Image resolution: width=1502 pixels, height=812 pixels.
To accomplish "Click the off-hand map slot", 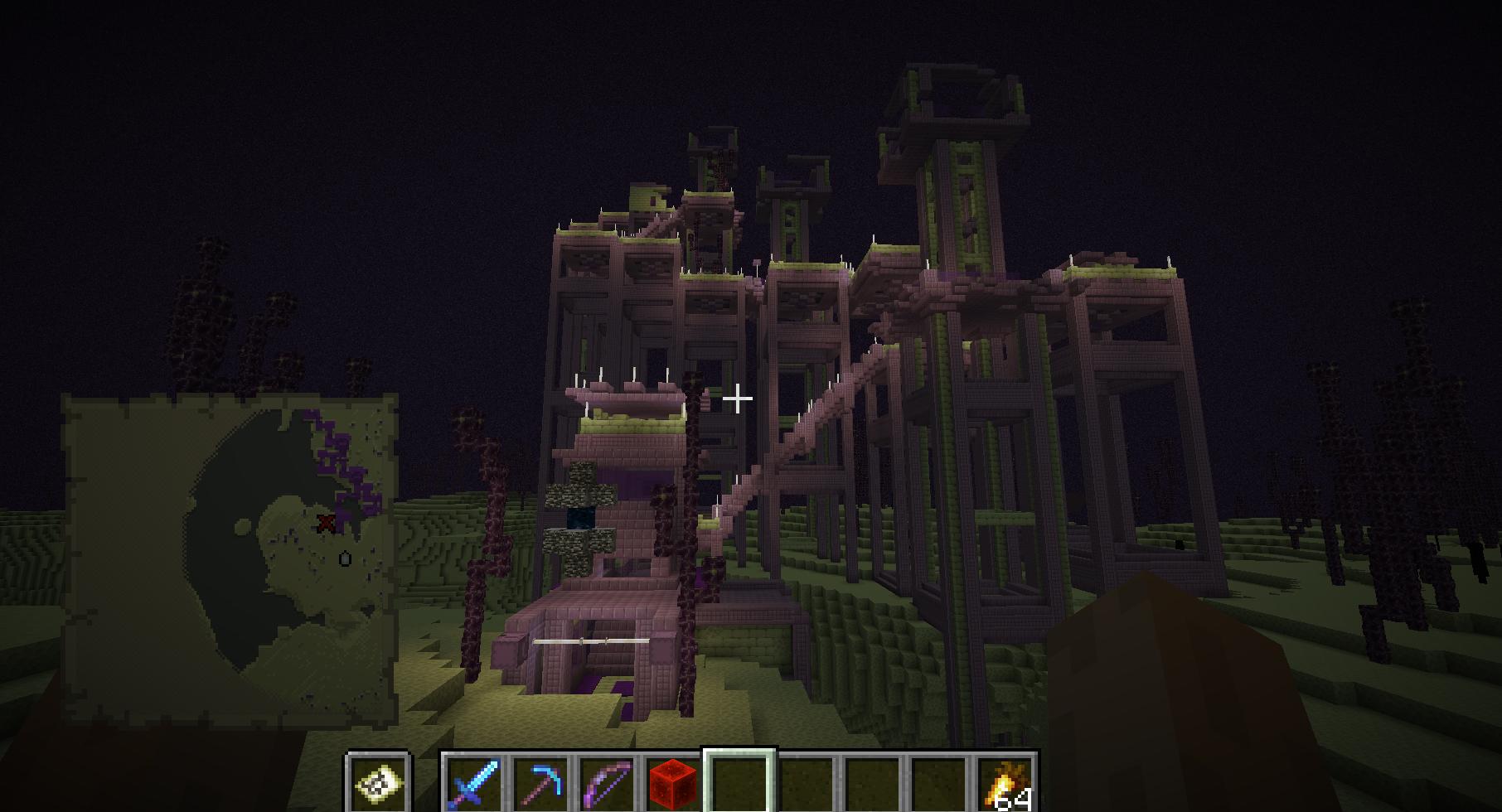I will pyautogui.click(x=379, y=782).
